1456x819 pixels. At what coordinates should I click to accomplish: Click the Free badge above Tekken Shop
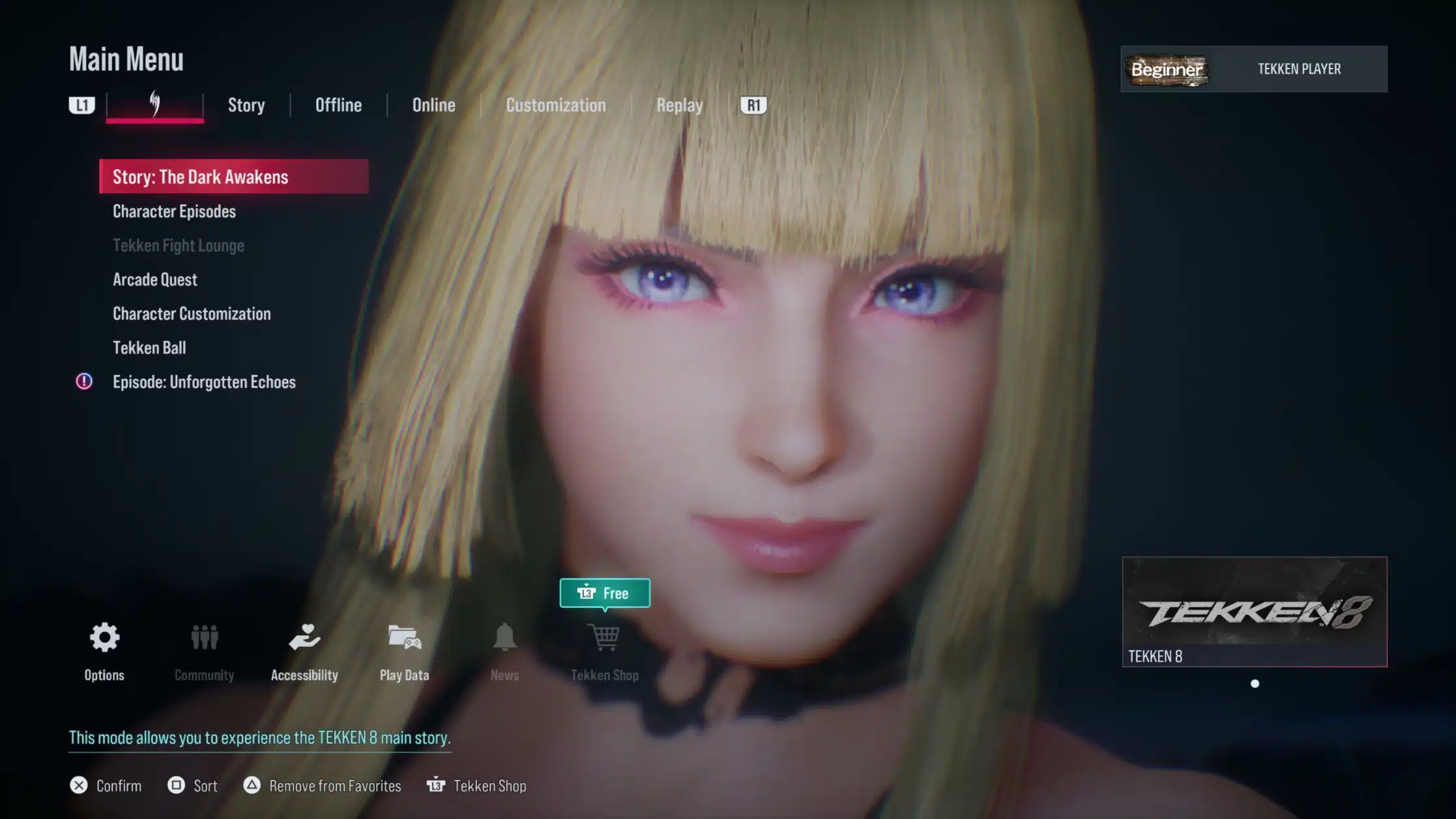click(605, 593)
